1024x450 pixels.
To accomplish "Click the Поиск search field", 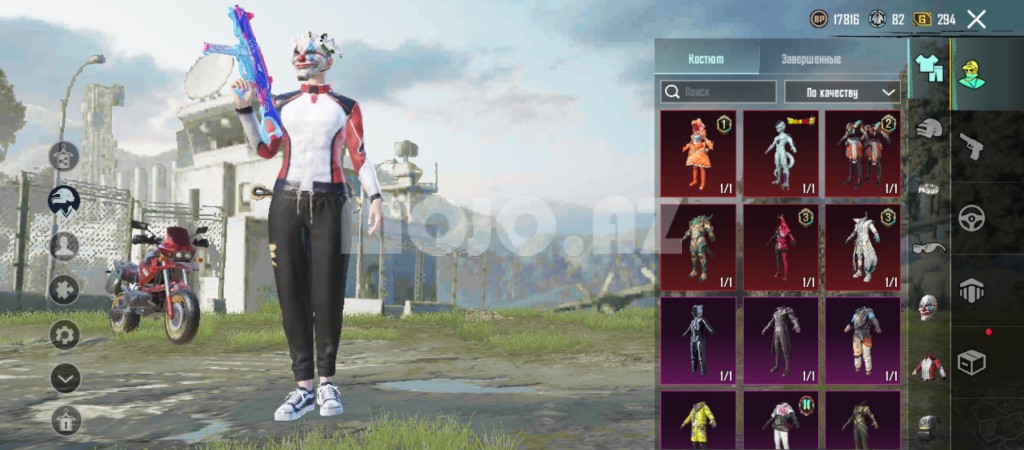I will (x=718, y=92).
